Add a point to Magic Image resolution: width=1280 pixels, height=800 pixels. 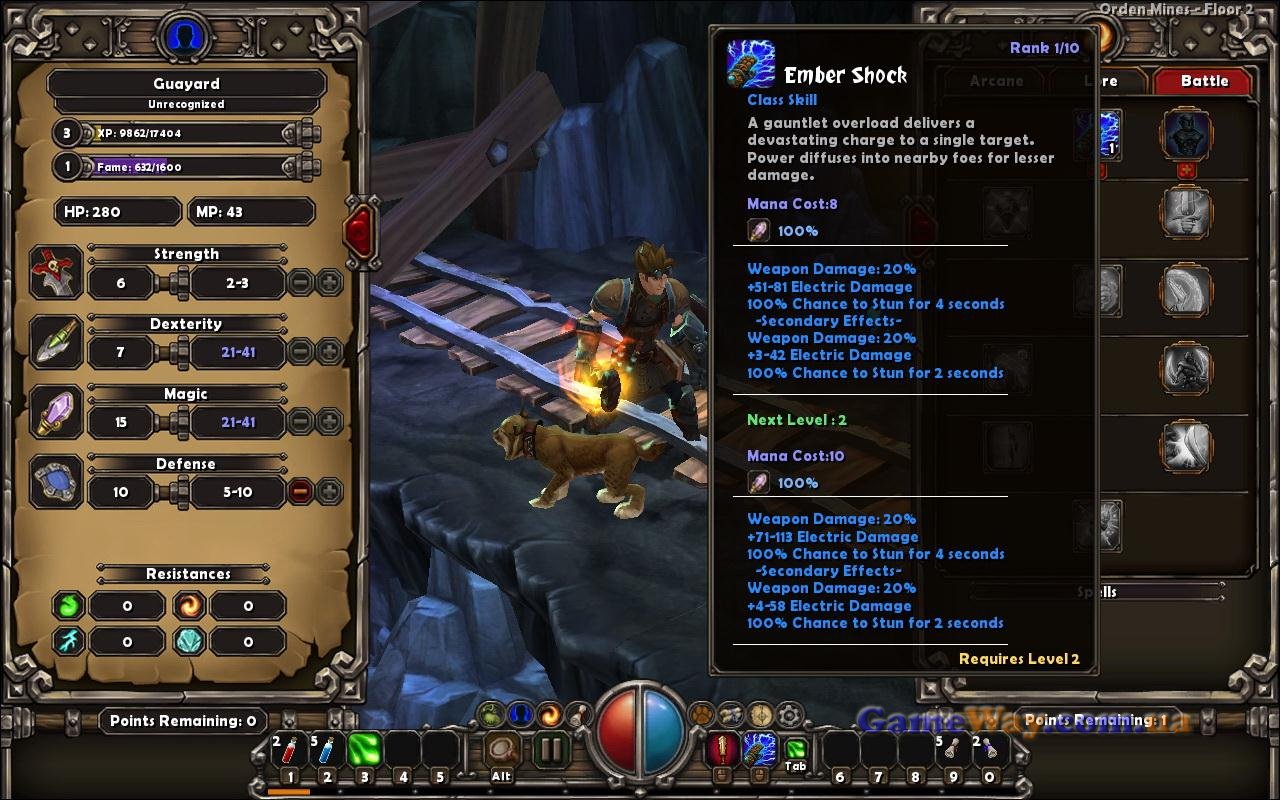tap(329, 422)
